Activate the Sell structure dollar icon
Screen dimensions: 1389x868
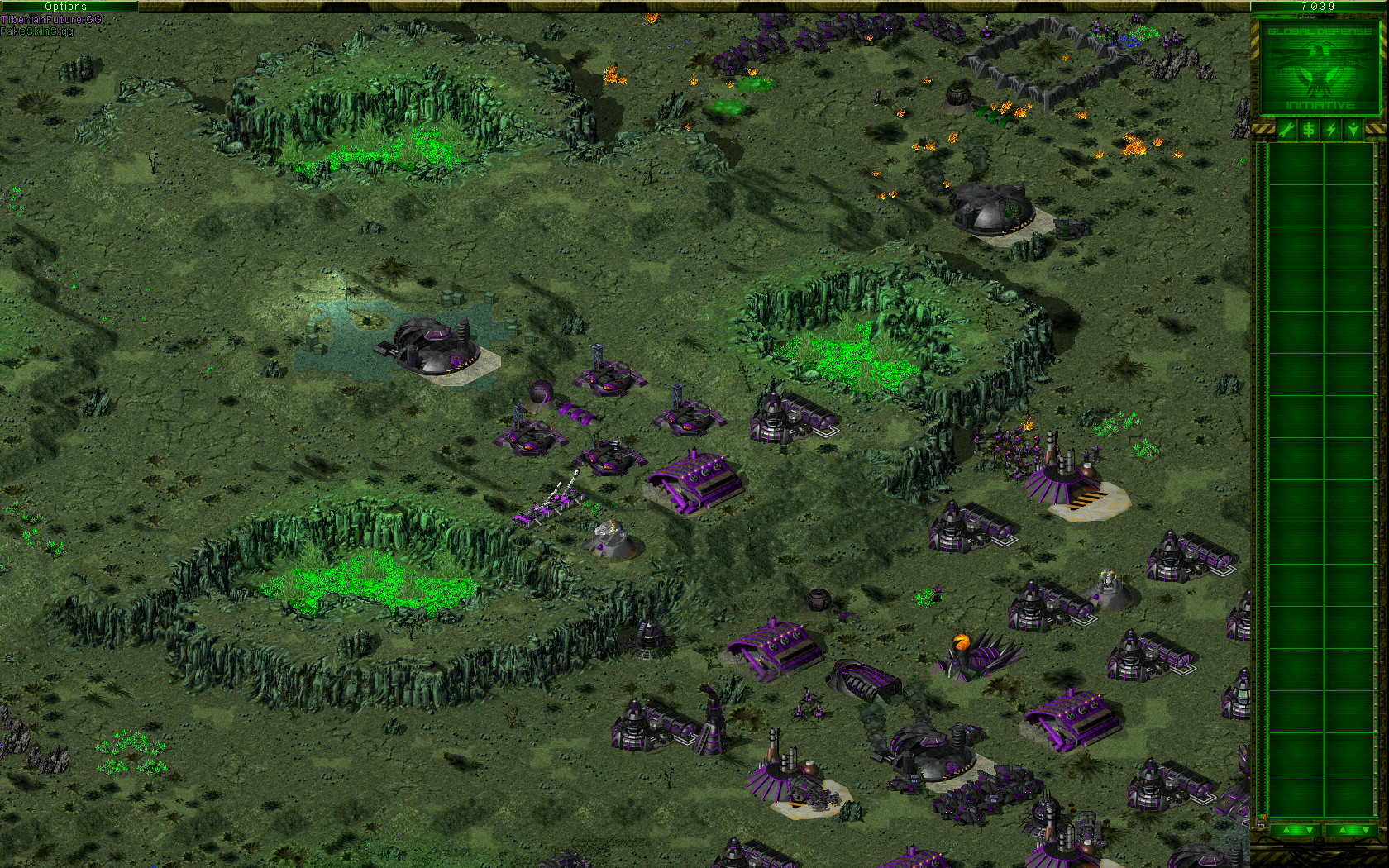pyautogui.click(x=1309, y=129)
